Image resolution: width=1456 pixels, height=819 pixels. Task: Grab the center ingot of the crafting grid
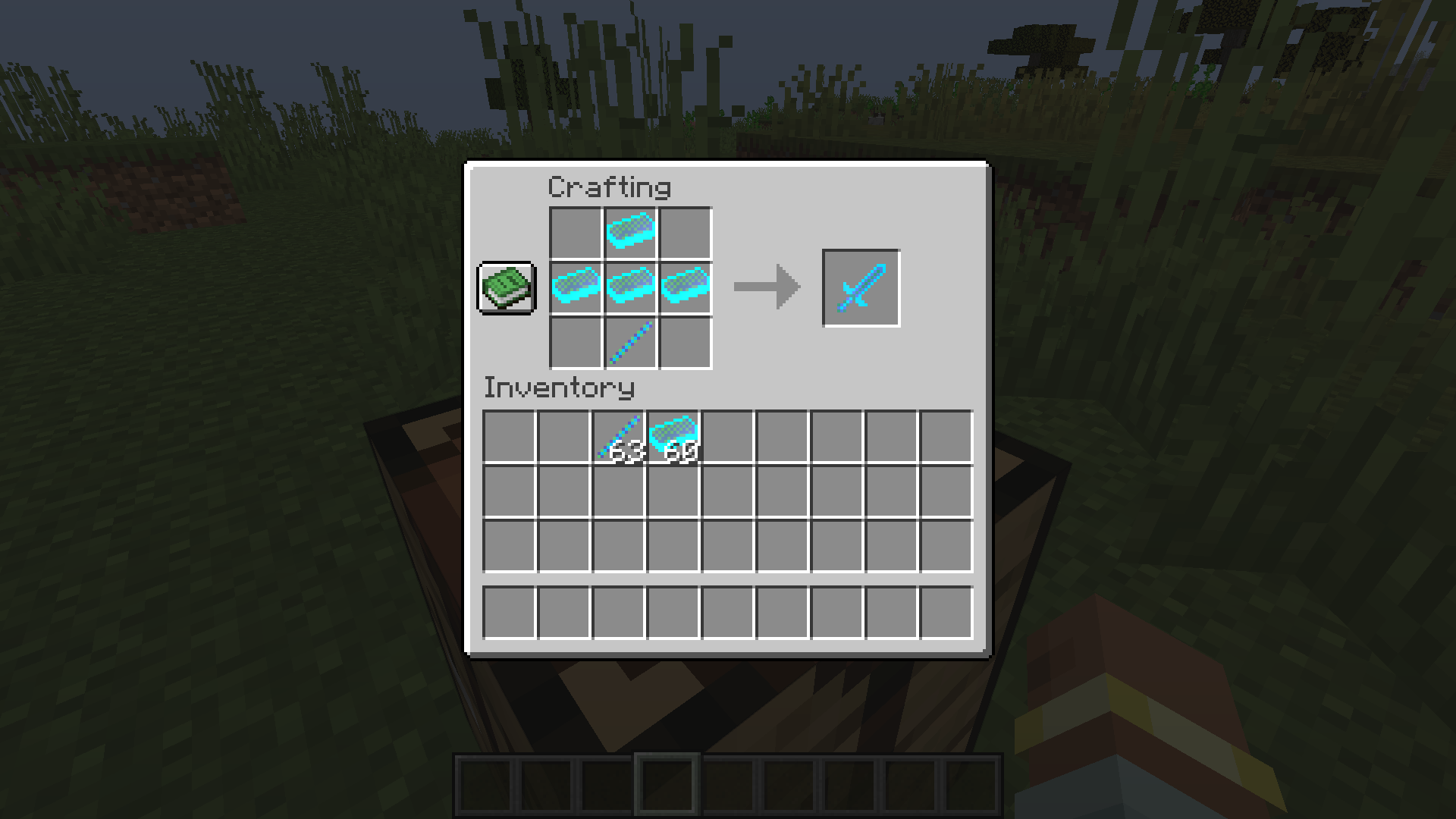coord(629,289)
